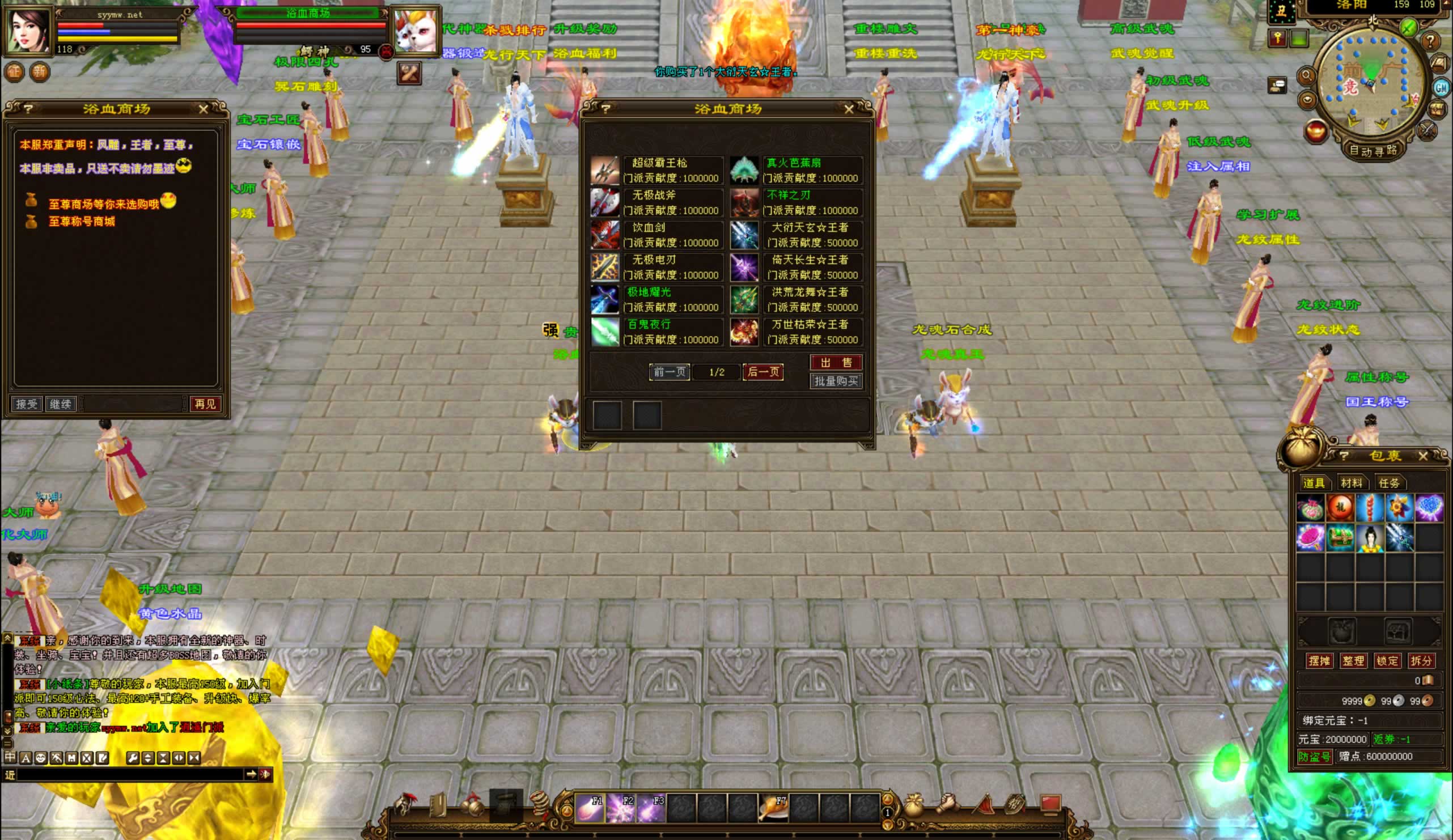Choose 至尊称号商城 dialogue option
This screenshot has height=840, width=1453.
[x=81, y=222]
